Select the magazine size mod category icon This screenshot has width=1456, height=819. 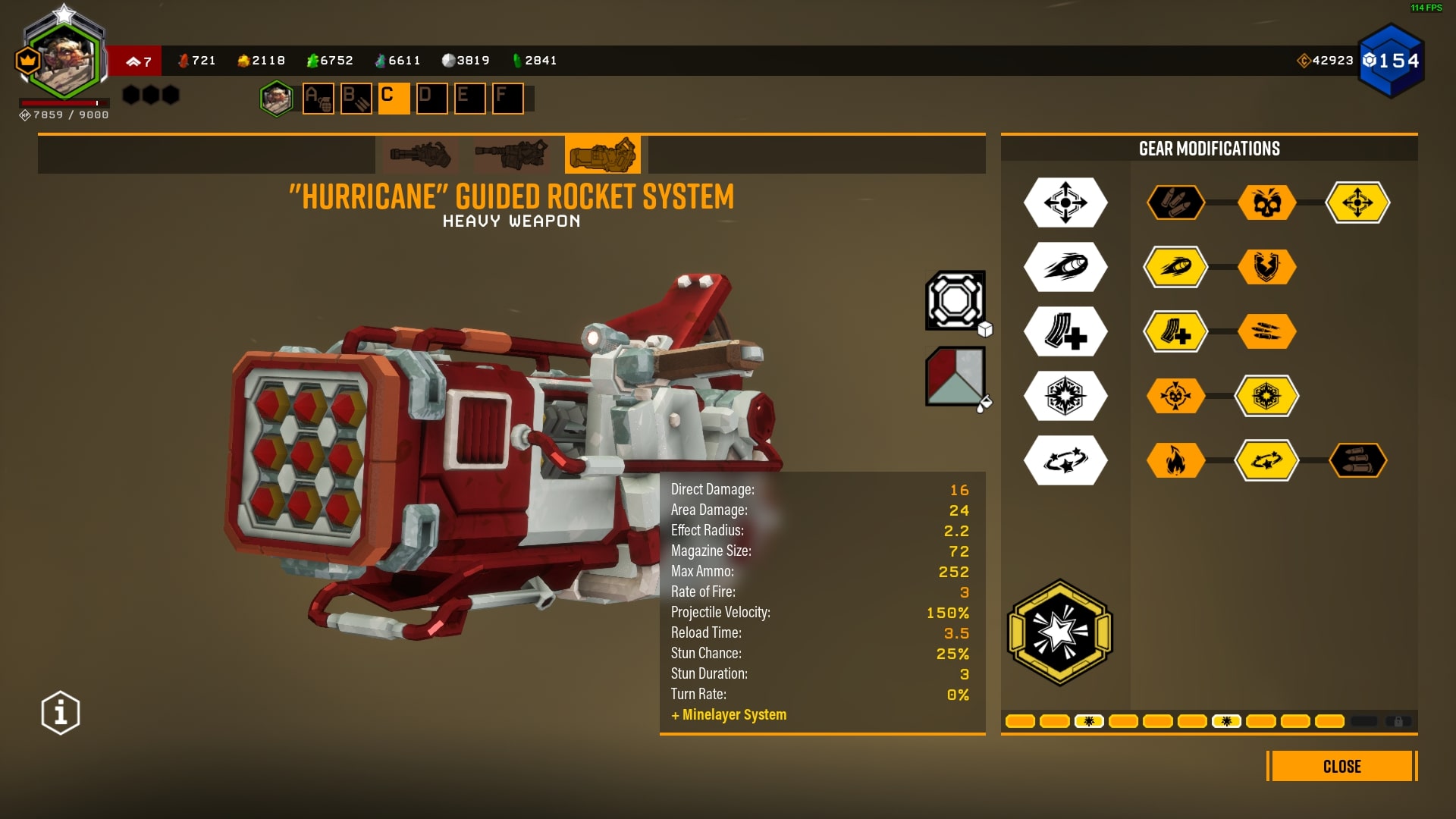[x=1065, y=331]
